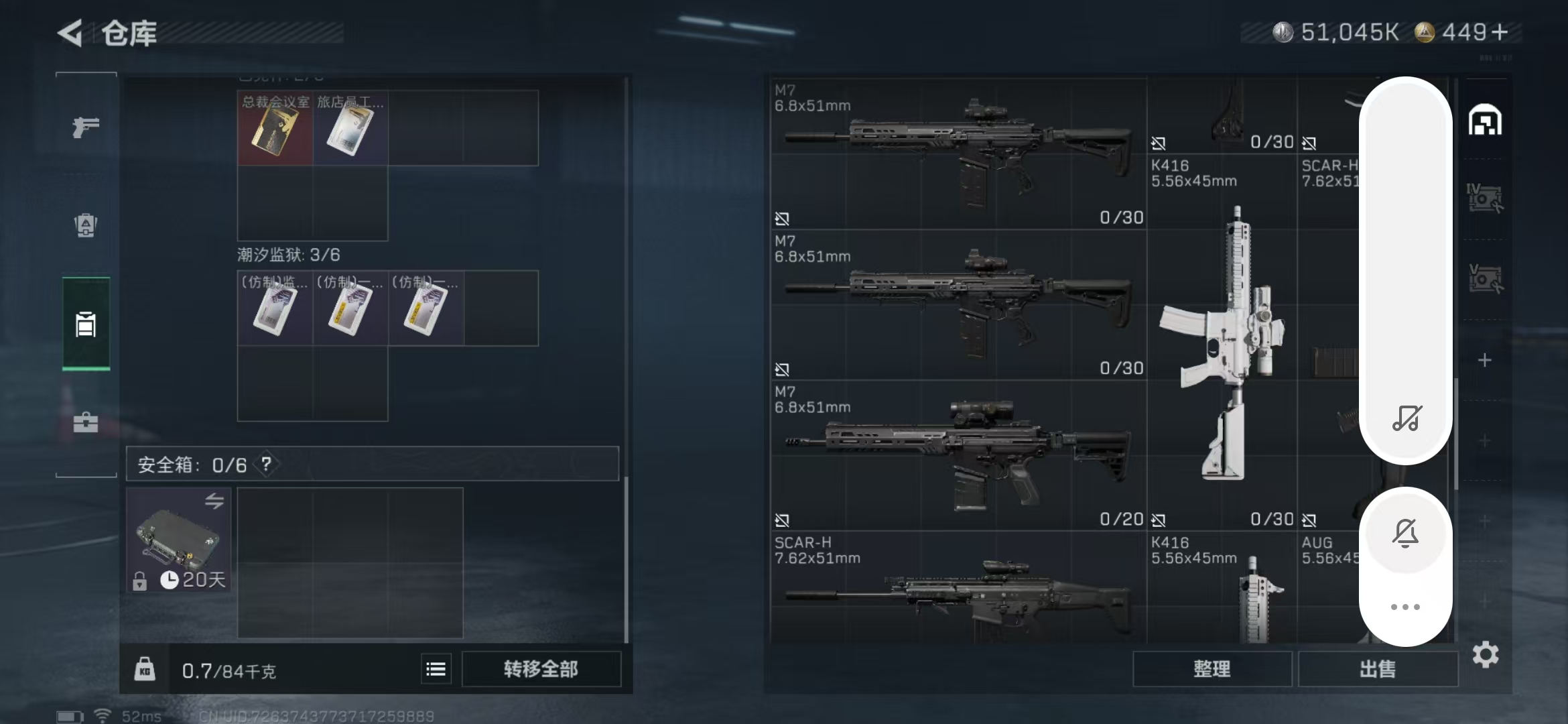Select the SCAR-H 7.62x51mm rifle
This screenshot has width=1568, height=724.
958,590
